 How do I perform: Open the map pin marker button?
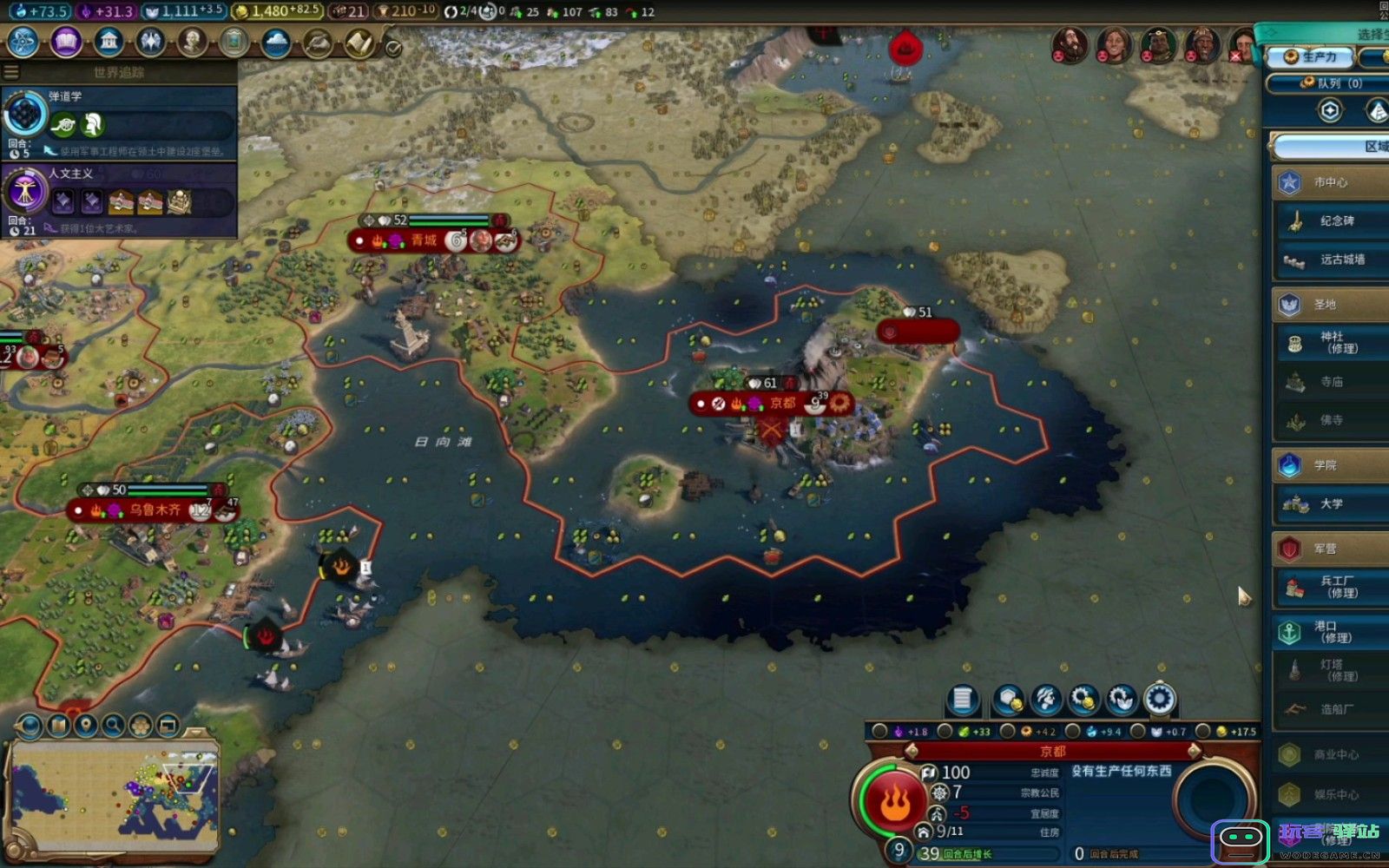[x=85, y=725]
